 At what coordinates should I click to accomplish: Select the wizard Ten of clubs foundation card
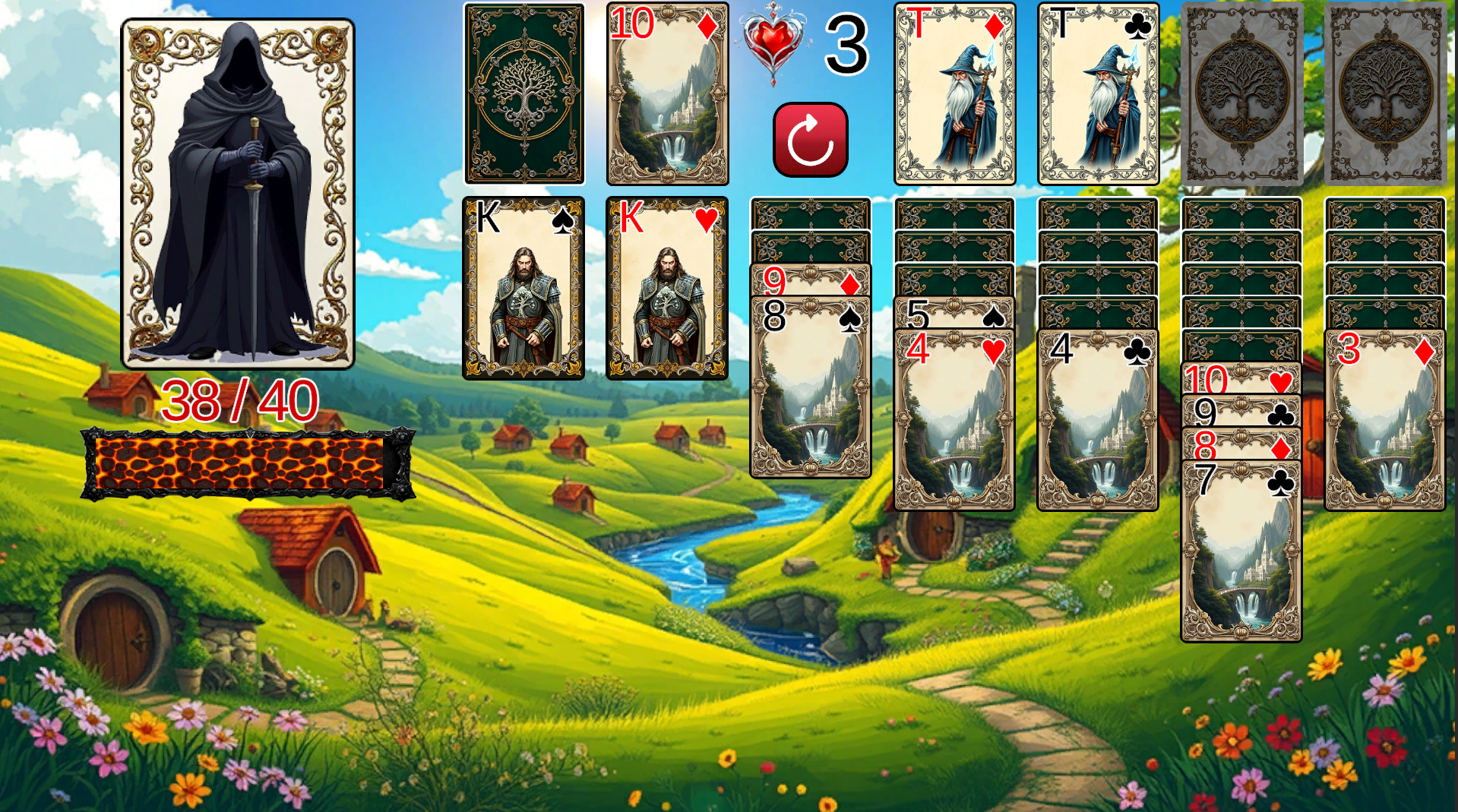pyautogui.click(x=1099, y=93)
